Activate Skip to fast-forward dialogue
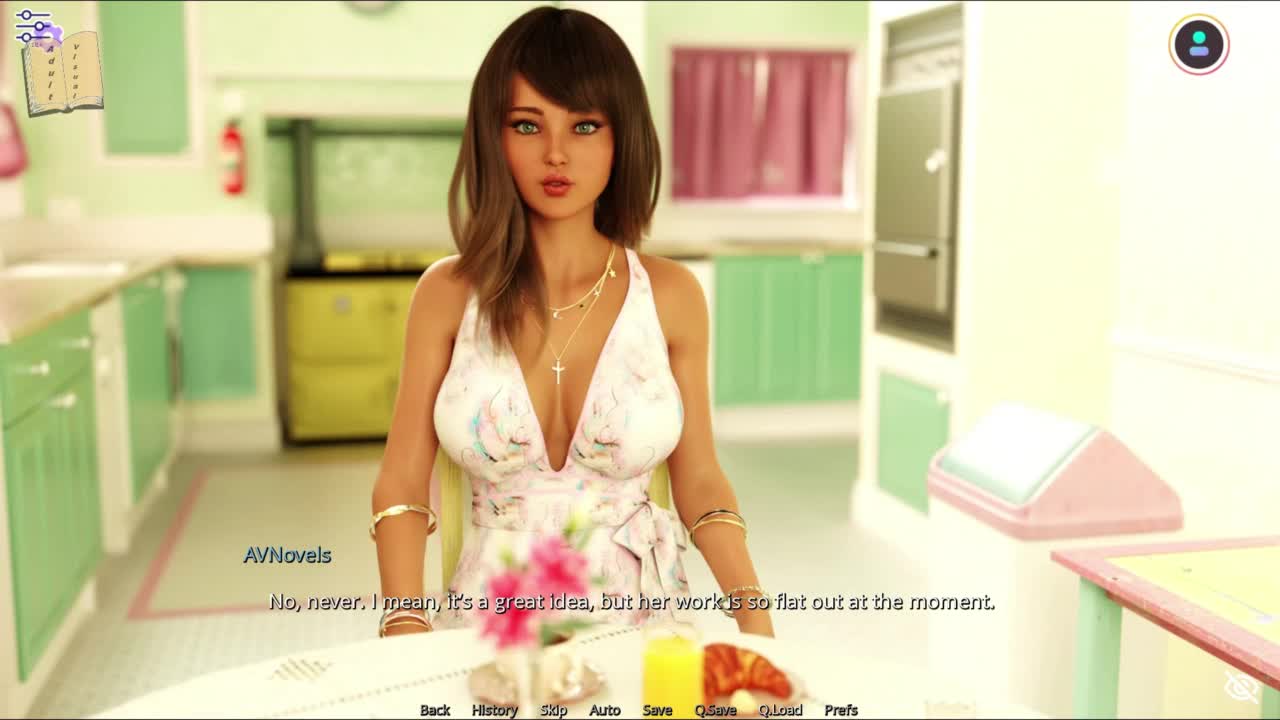The height and width of the screenshot is (720, 1280). pos(553,709)
